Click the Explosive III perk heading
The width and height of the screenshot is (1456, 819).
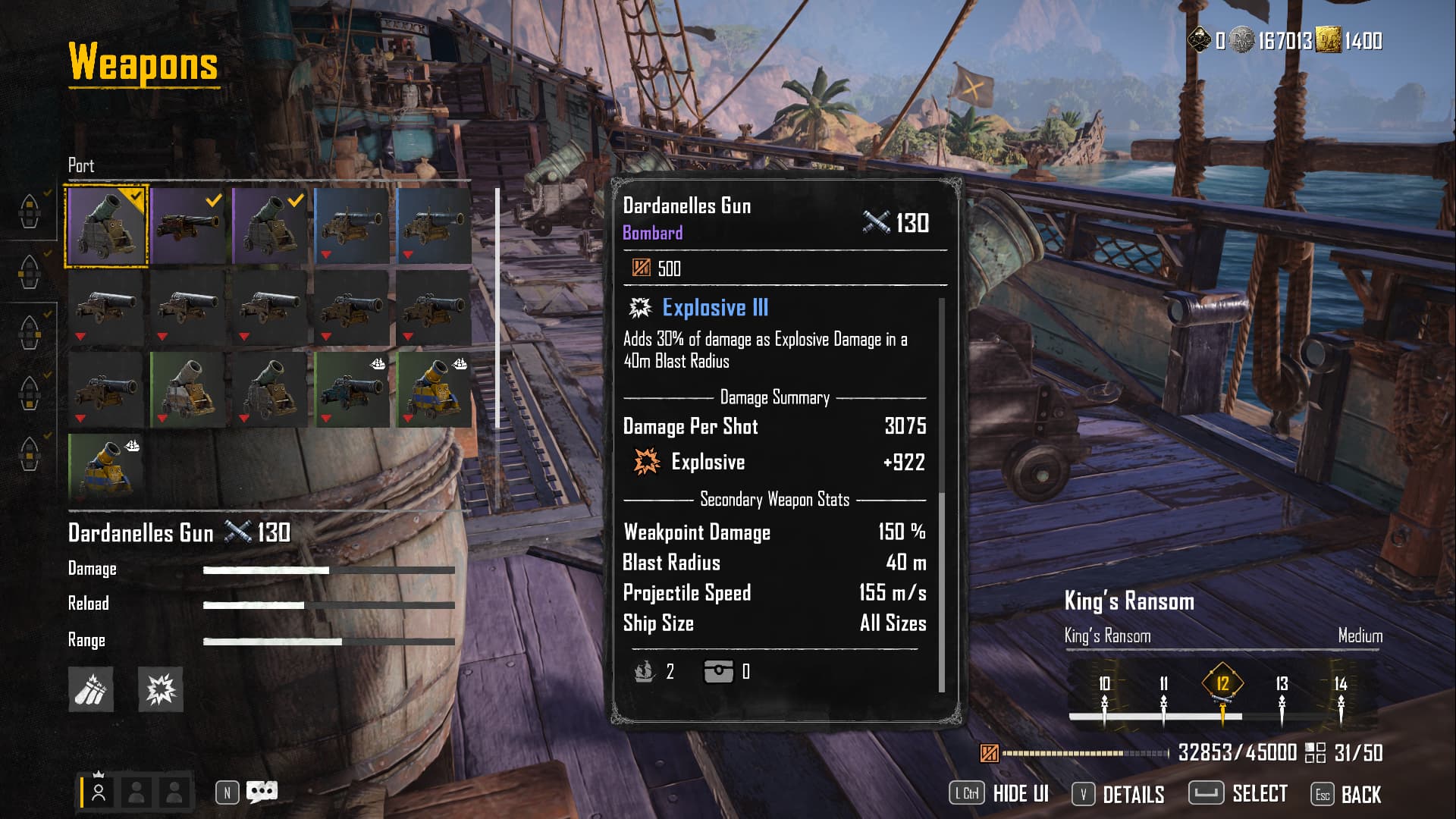coord(714,308)
